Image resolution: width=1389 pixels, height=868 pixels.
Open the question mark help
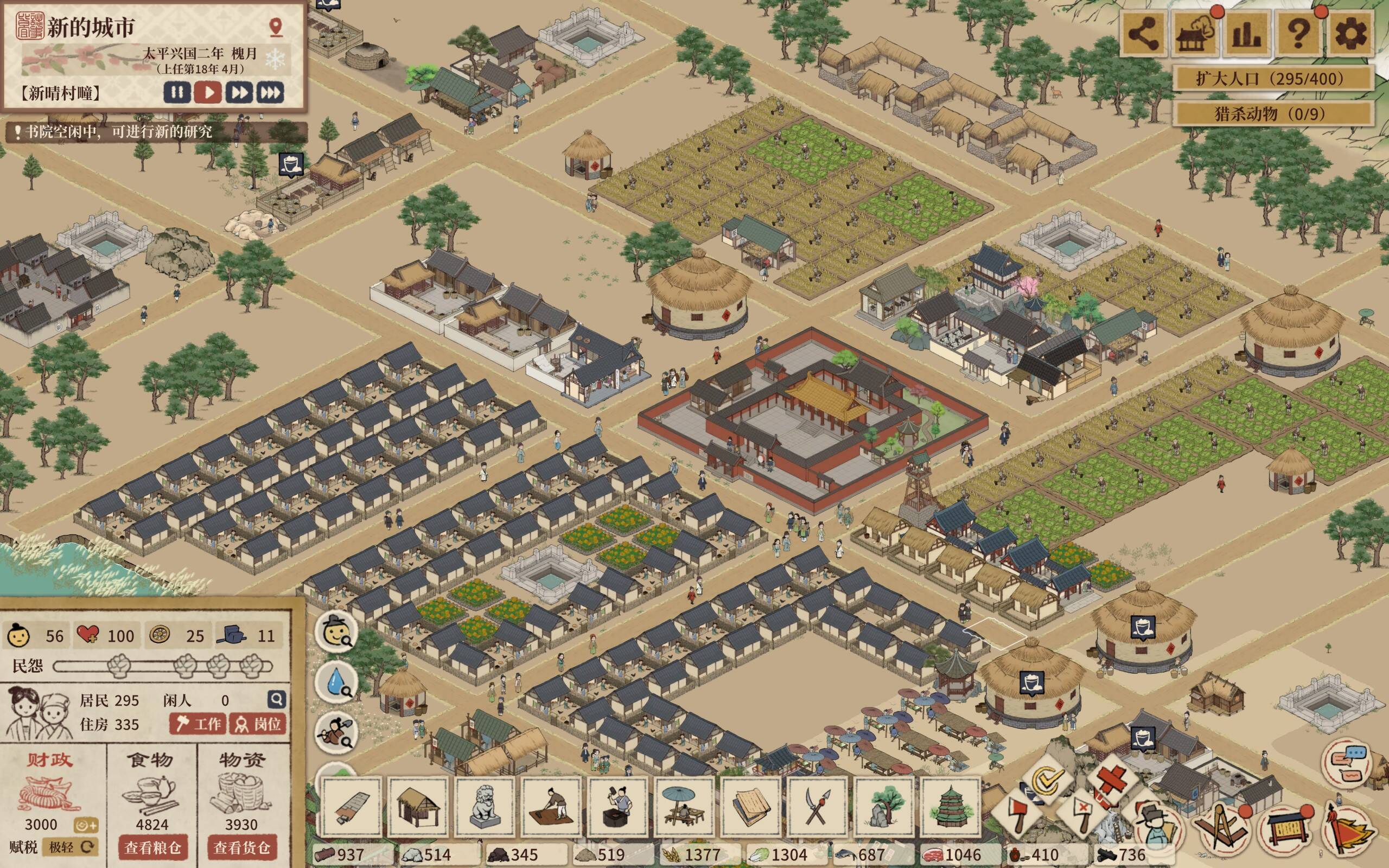[x=1299, y=34]
